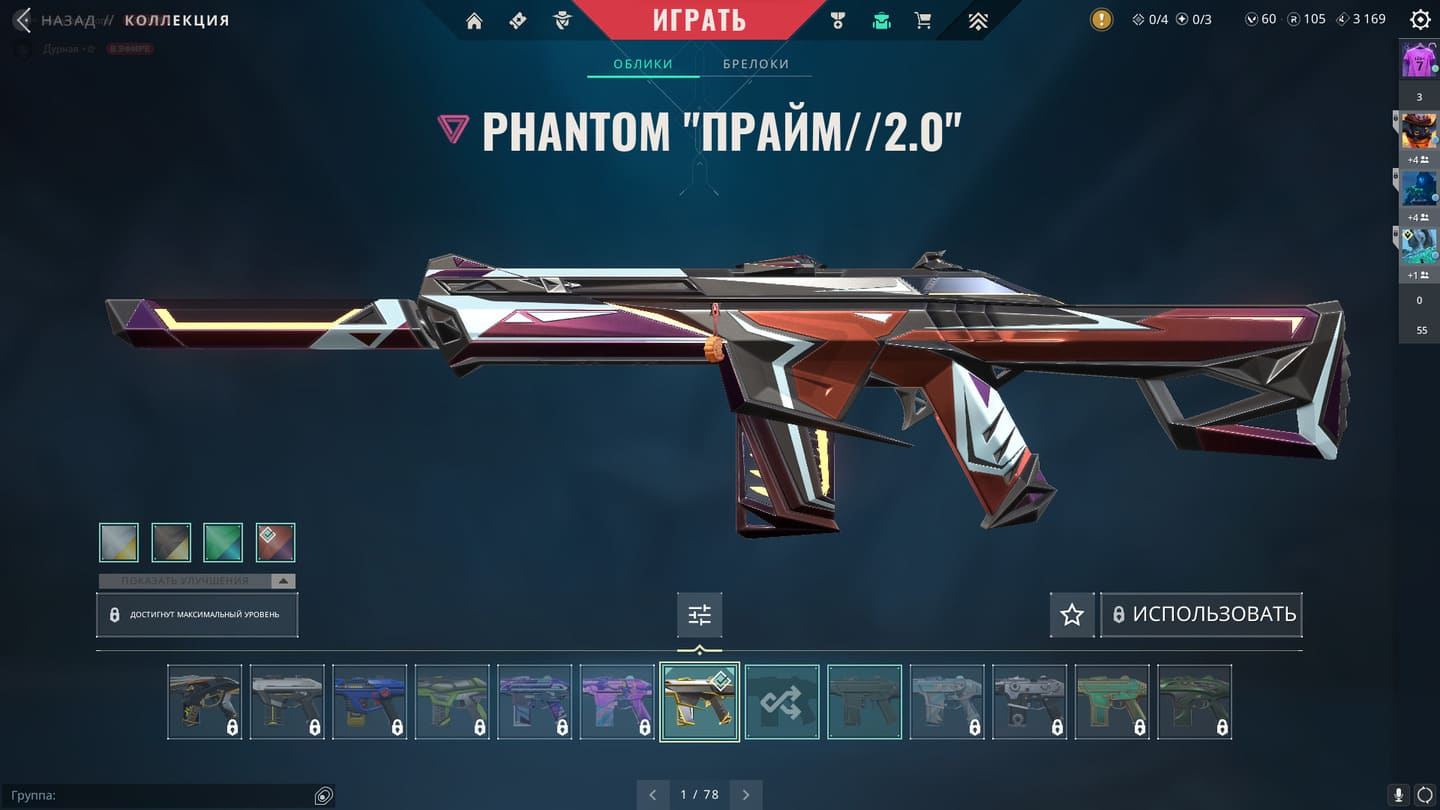Mark skin as favorite with star button
The height and width of the screenshot is (810, 1440).
point(1072,615)
